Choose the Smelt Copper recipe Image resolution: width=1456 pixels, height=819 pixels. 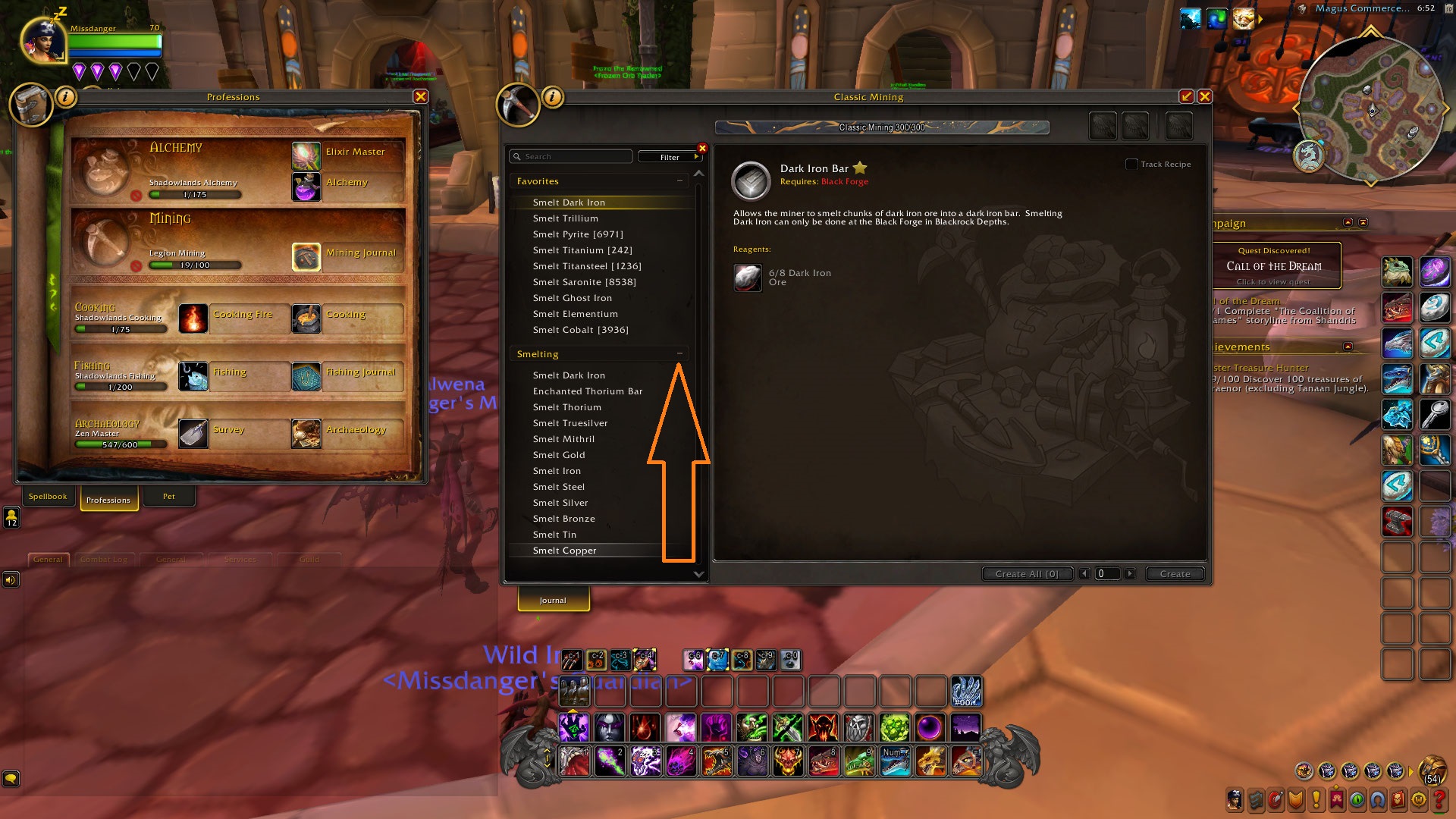[564, 551]
